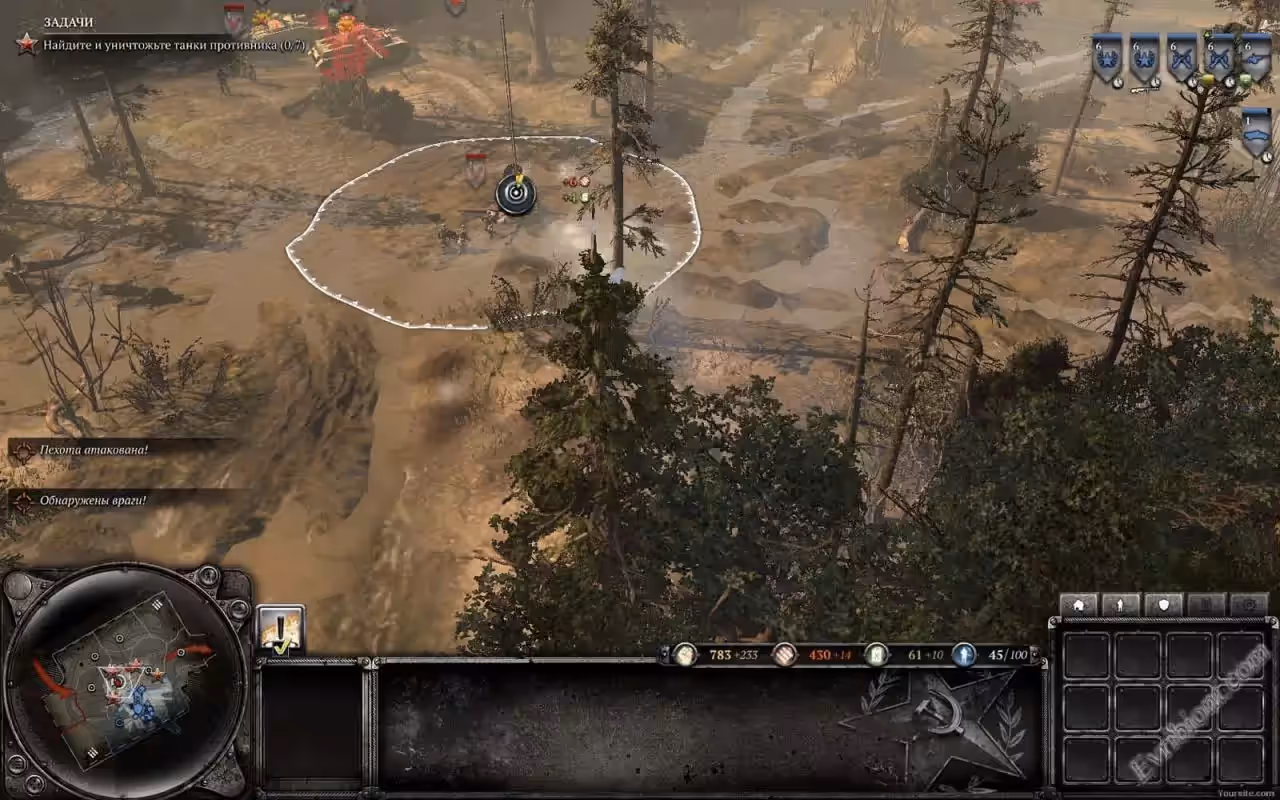Select the pointing-gun unit shield numbered 6
Viewport: 1280px width, 800px height.
coord(1256,59)
